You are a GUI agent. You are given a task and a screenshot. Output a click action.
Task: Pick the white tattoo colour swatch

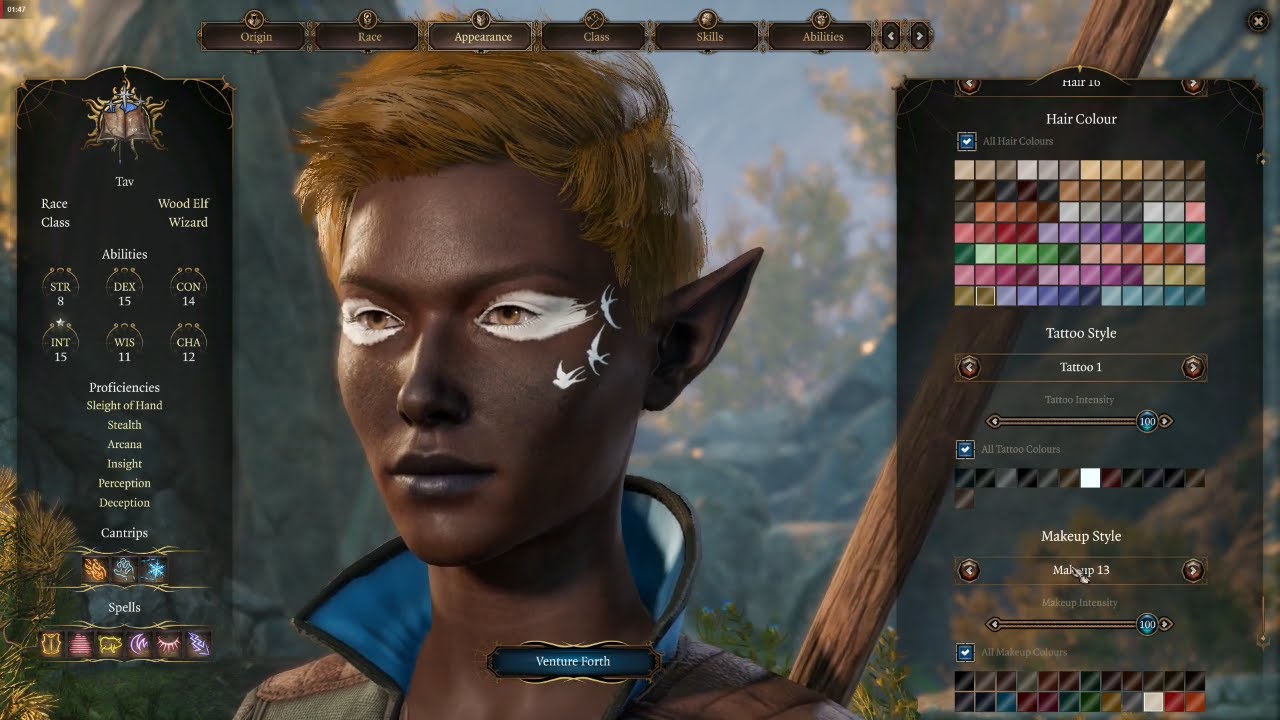(1090, 478)
